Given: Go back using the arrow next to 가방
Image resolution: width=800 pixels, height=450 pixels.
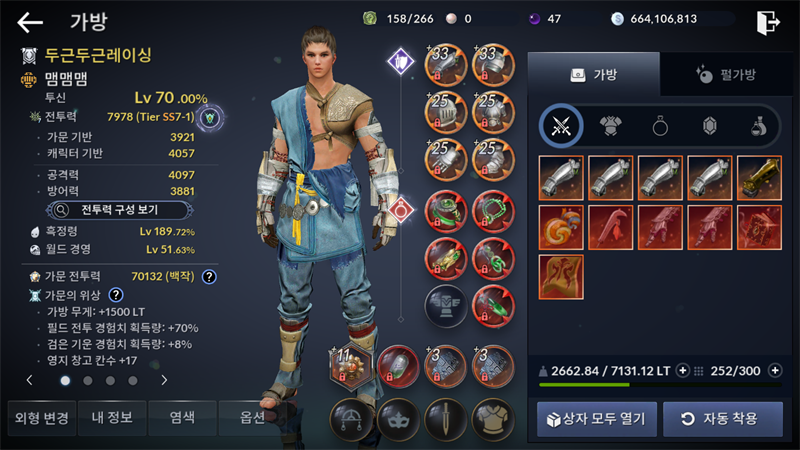Looking at the screenshot, I should tap(30, 22).
